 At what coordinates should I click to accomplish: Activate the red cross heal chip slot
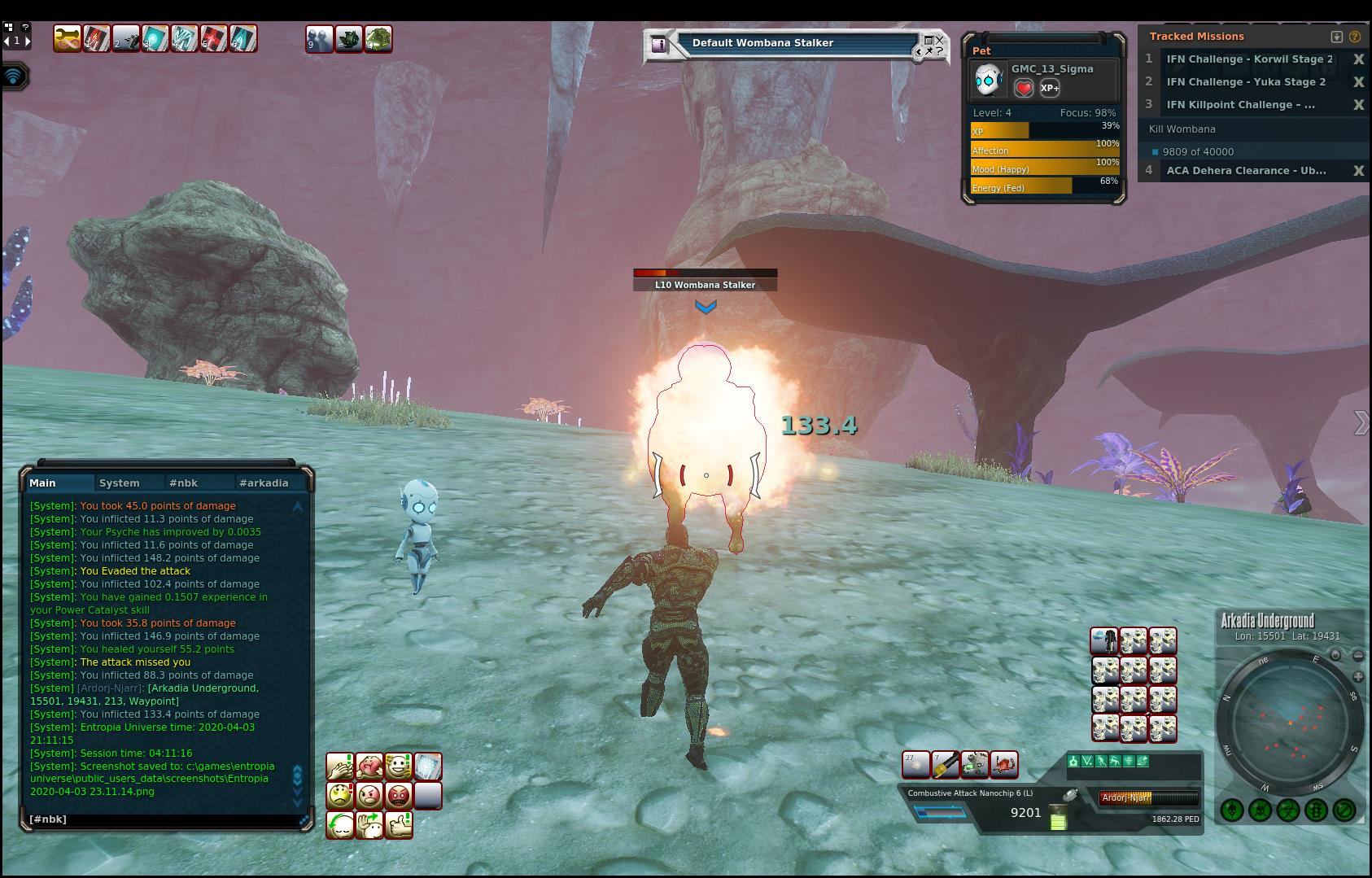tap(214, 38)
